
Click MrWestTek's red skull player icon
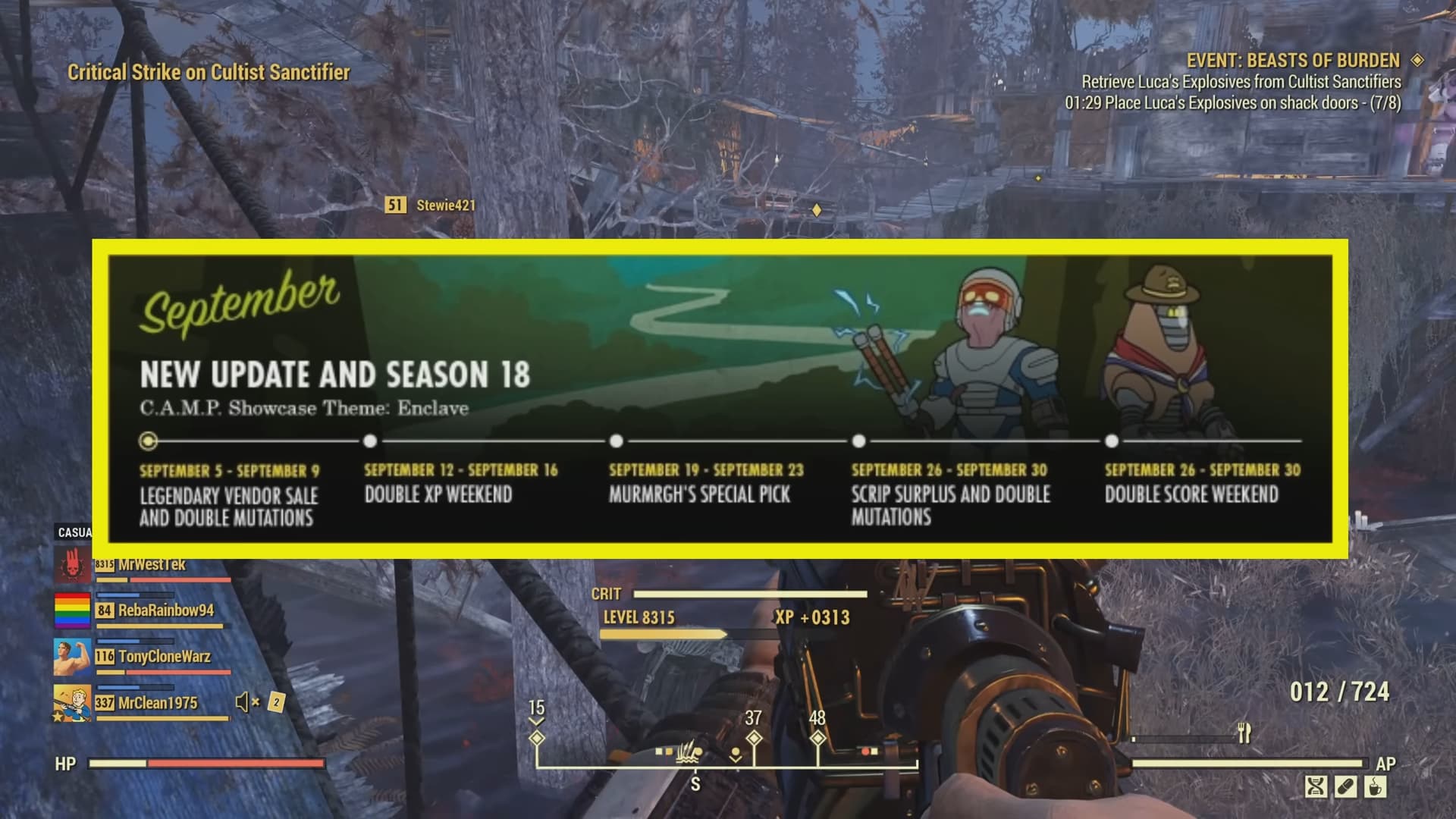pos(73,566)
